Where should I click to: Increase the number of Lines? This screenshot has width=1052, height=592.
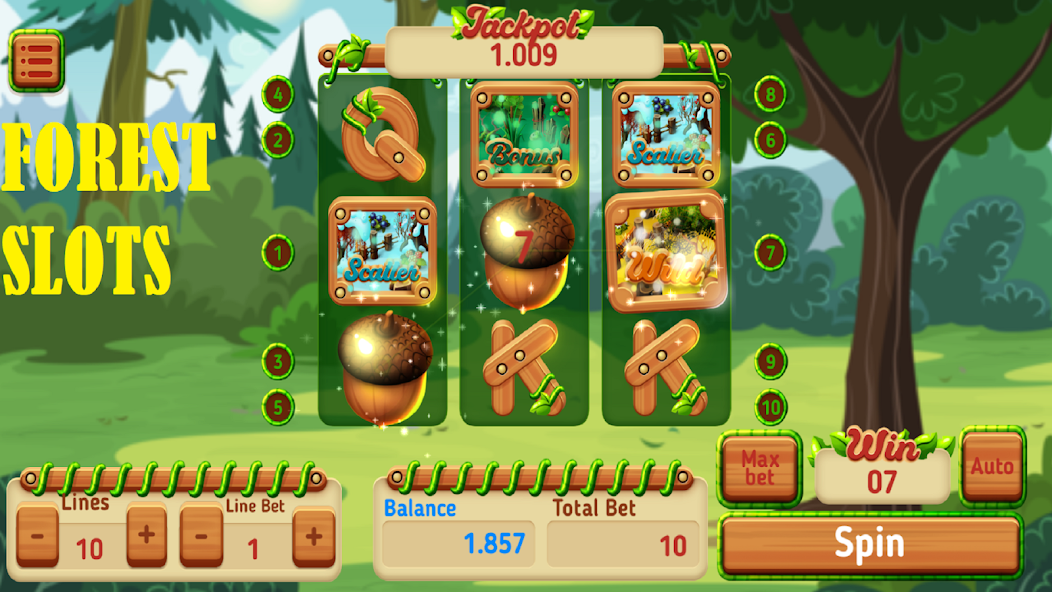(146, 536)
